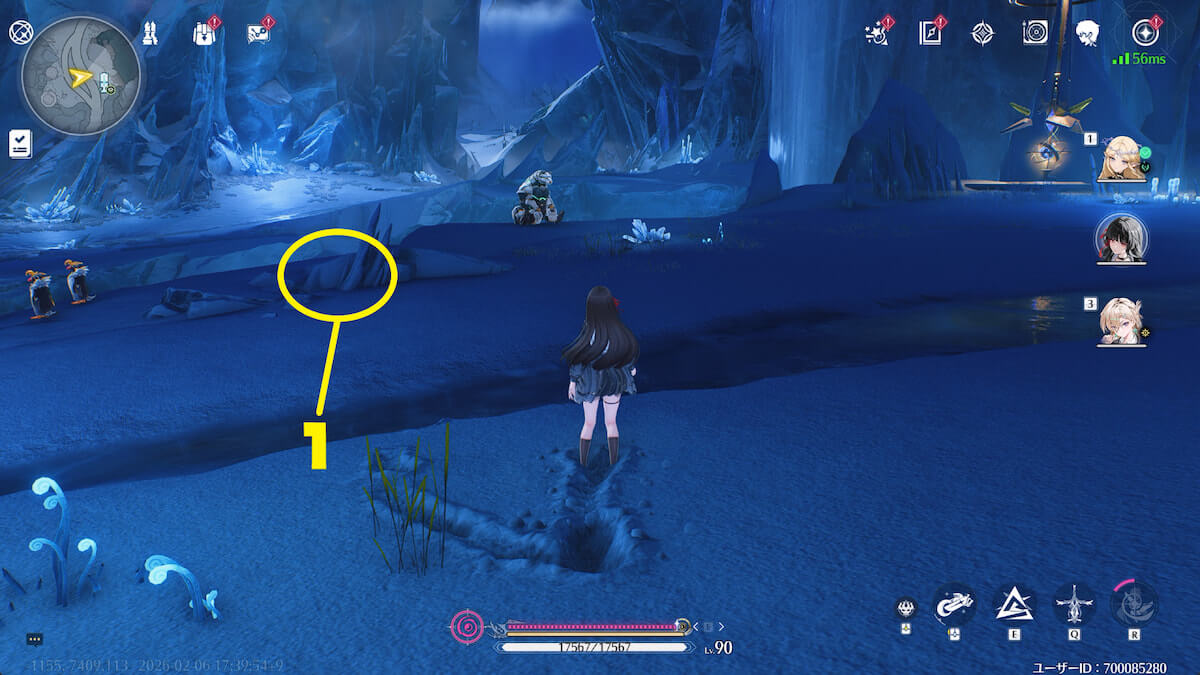Open the quest checklist icon
The image size is (1200, 675).
tap(19, 143)
